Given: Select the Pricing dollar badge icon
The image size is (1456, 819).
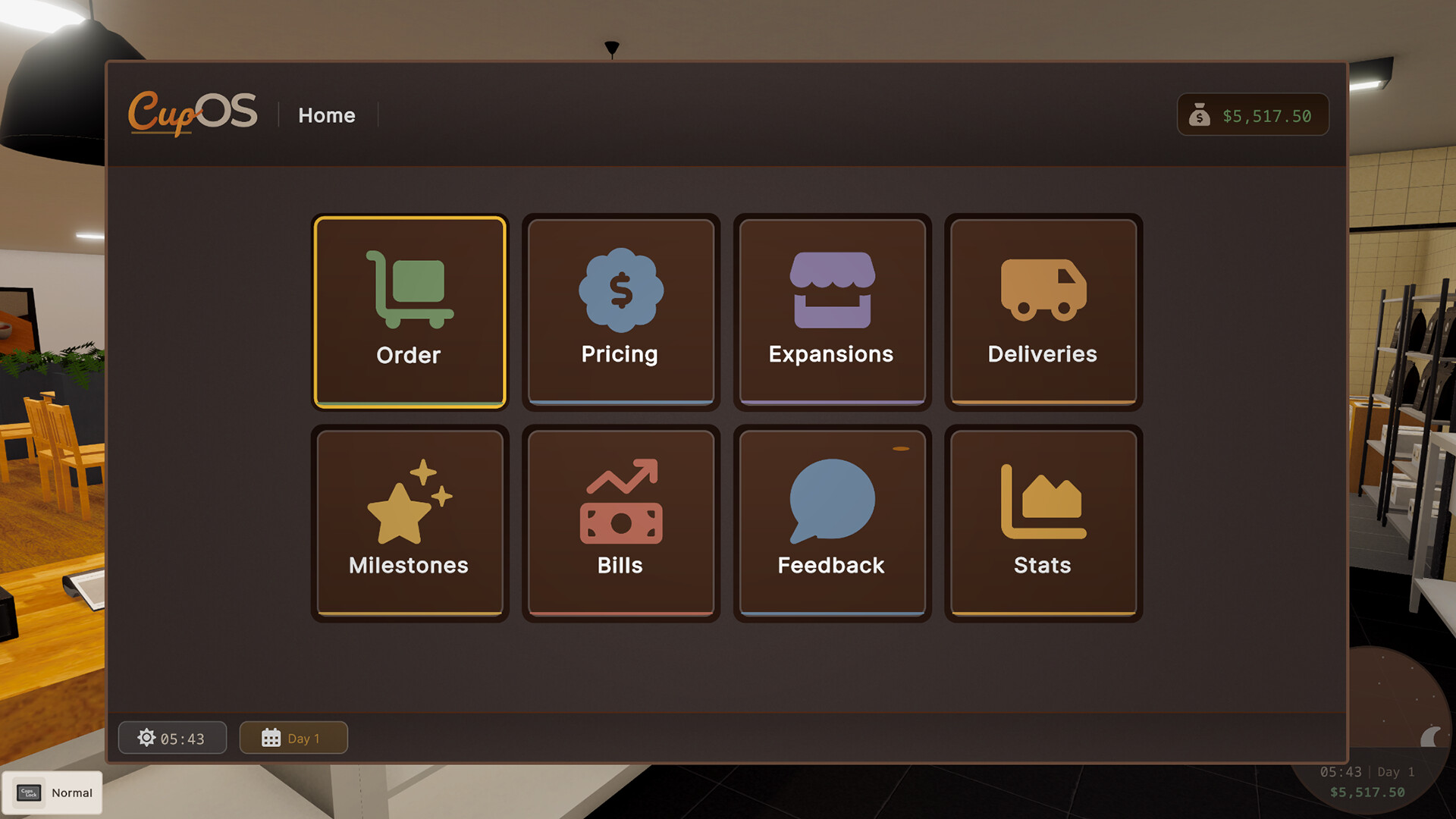Looking at the screenshot, I should [620, 288].
